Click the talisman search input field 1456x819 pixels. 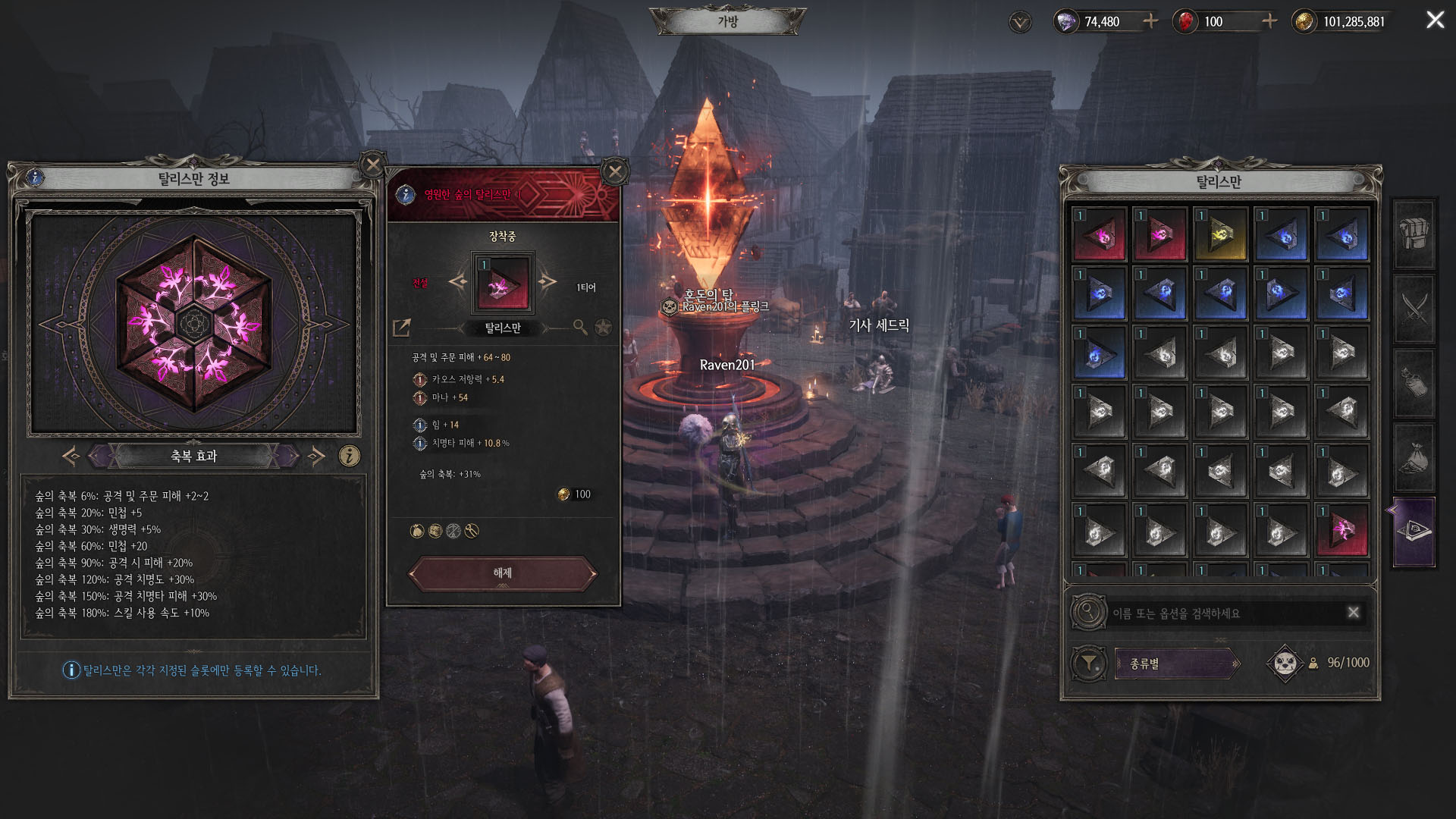coord(1225,613)
